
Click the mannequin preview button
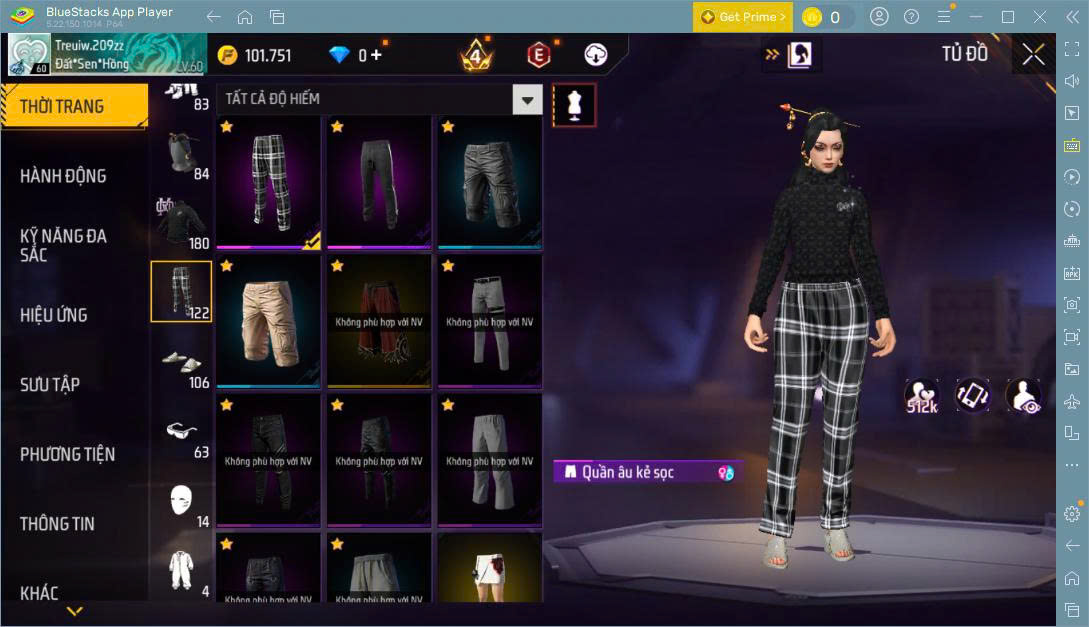(x=574, y=104)
